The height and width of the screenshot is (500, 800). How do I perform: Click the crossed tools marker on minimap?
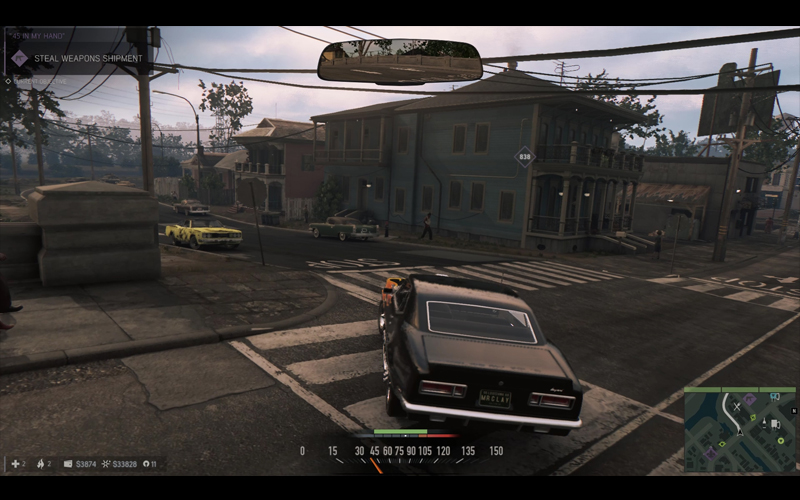click(737, 406)
